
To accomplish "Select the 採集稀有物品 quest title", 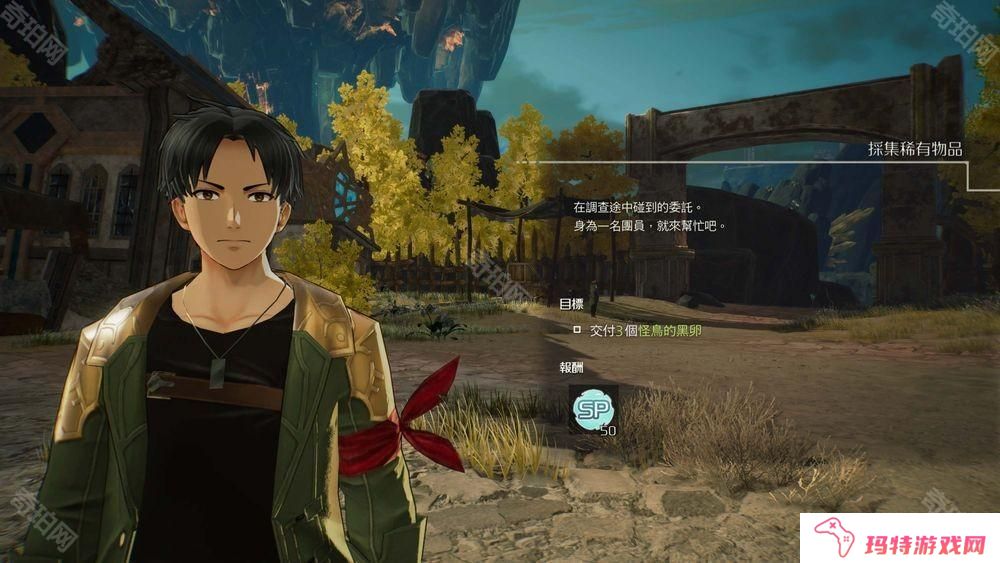I will pyautogui.click(x=914, y=149).
